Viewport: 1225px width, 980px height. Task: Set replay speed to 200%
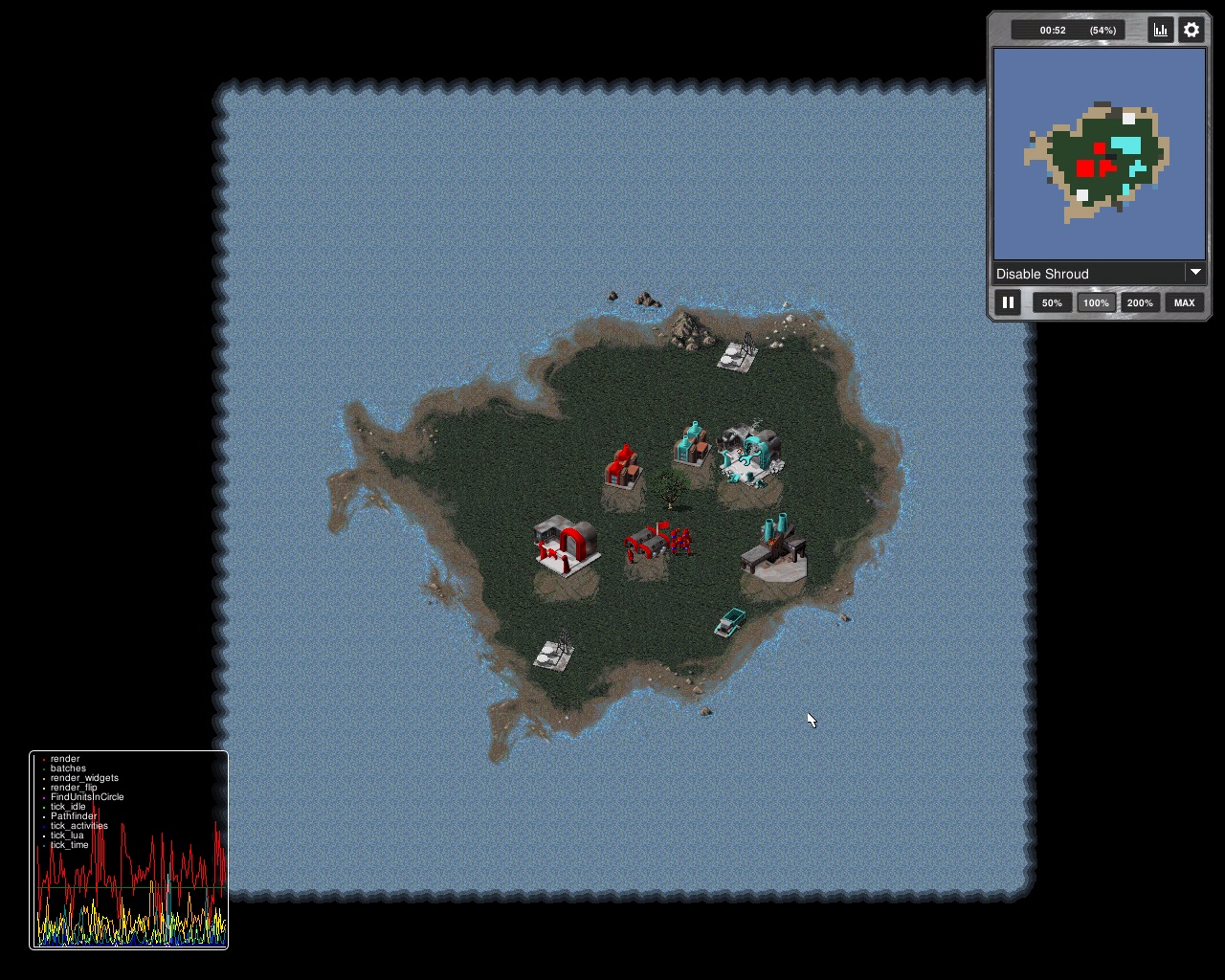(x=1140, y=302)
